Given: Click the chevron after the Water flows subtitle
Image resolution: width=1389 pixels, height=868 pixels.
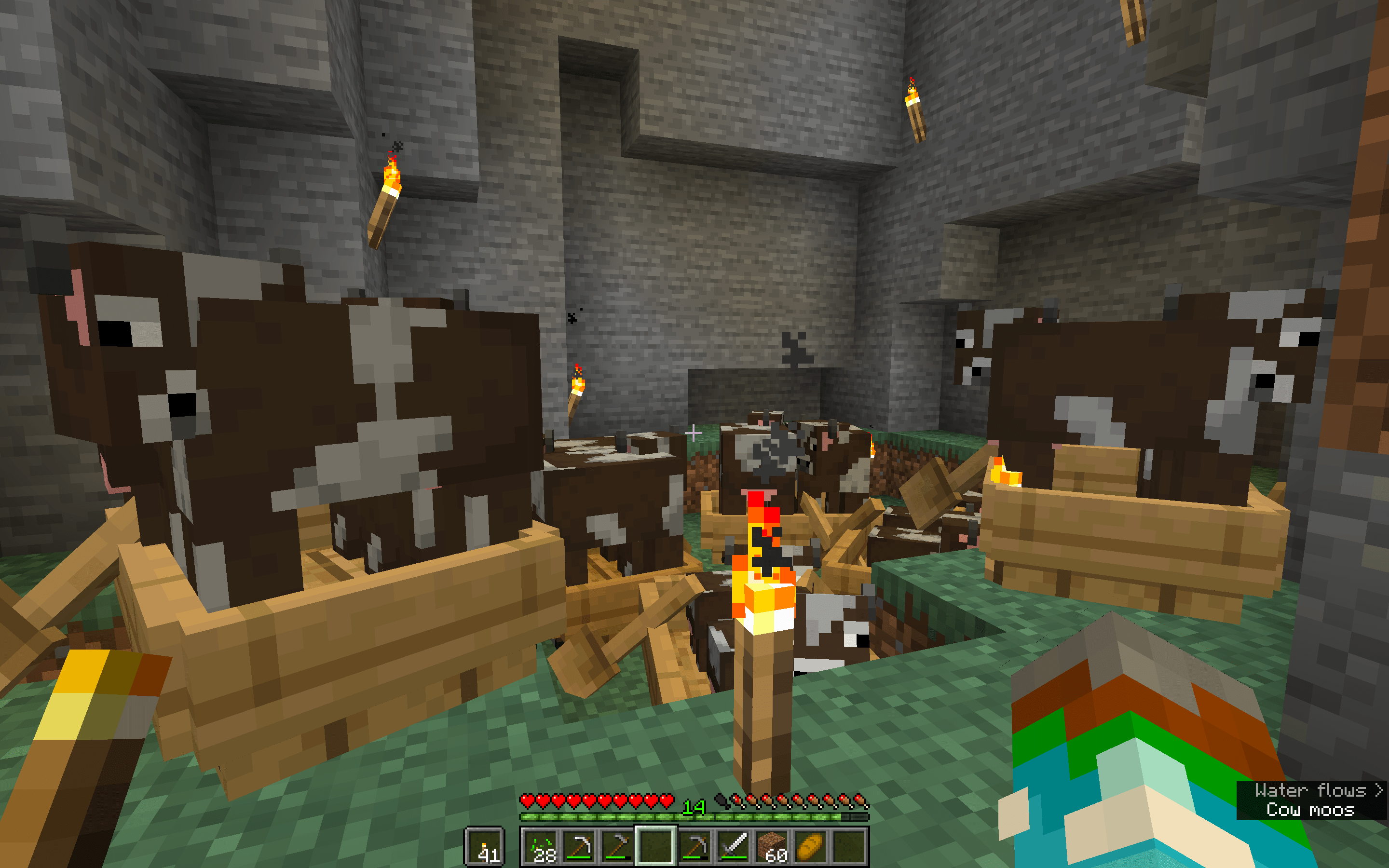Looking at the screenshot, I should 1376,789.
